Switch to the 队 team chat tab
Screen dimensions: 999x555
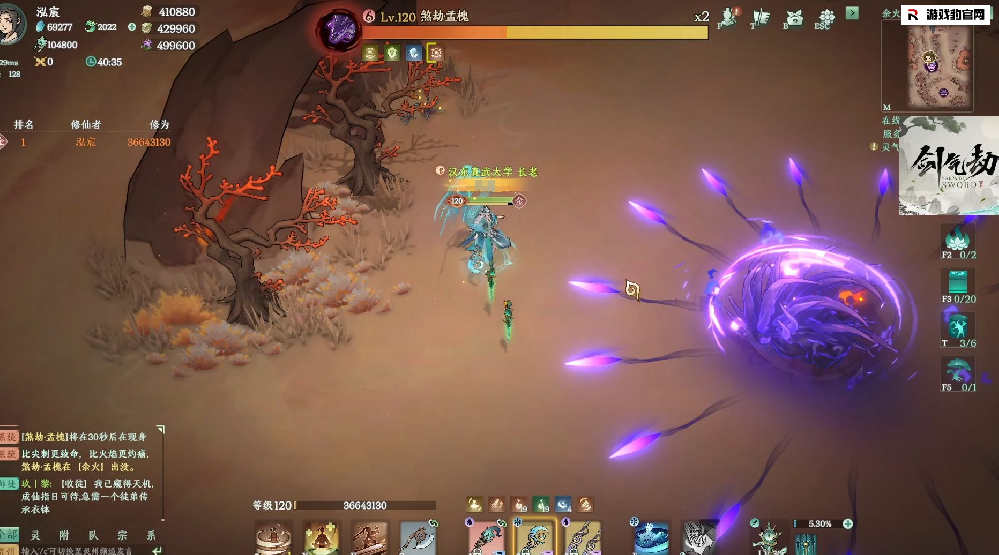tap(92, 534)
